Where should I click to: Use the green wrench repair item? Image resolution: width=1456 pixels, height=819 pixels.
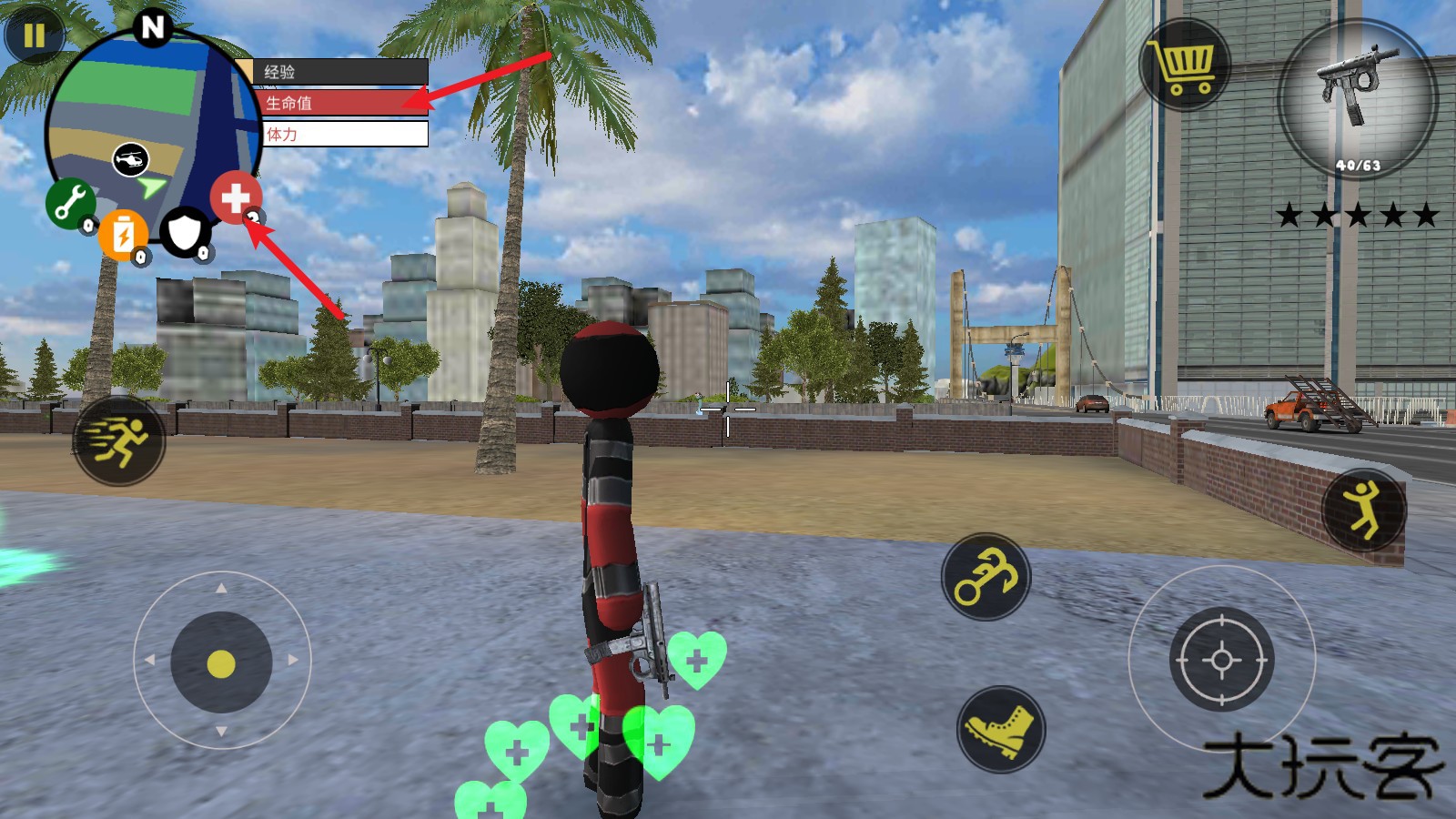(70, 203)
